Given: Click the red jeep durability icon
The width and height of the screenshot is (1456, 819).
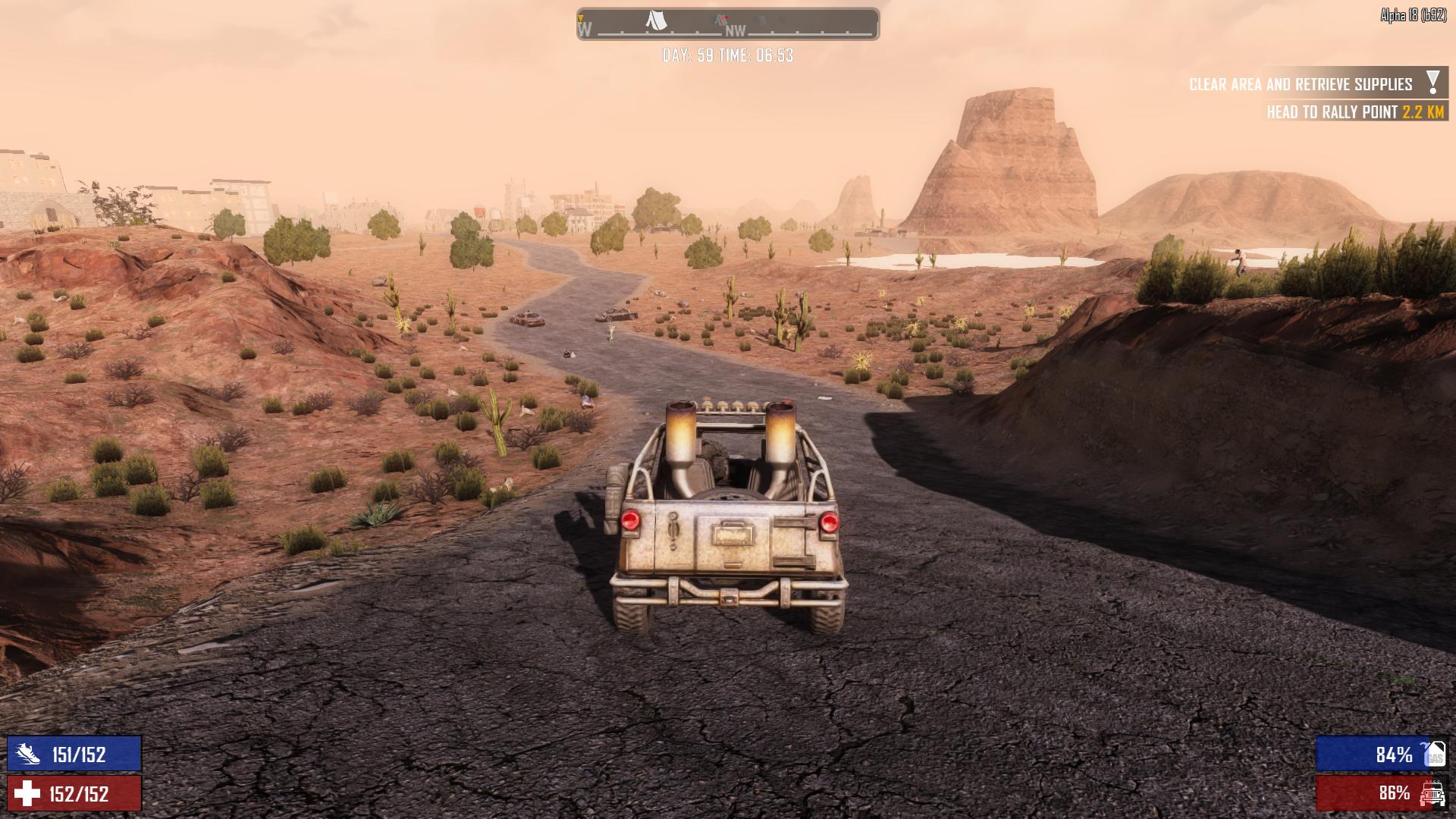Looking at the screenshot, I should tap(1432, 793).
